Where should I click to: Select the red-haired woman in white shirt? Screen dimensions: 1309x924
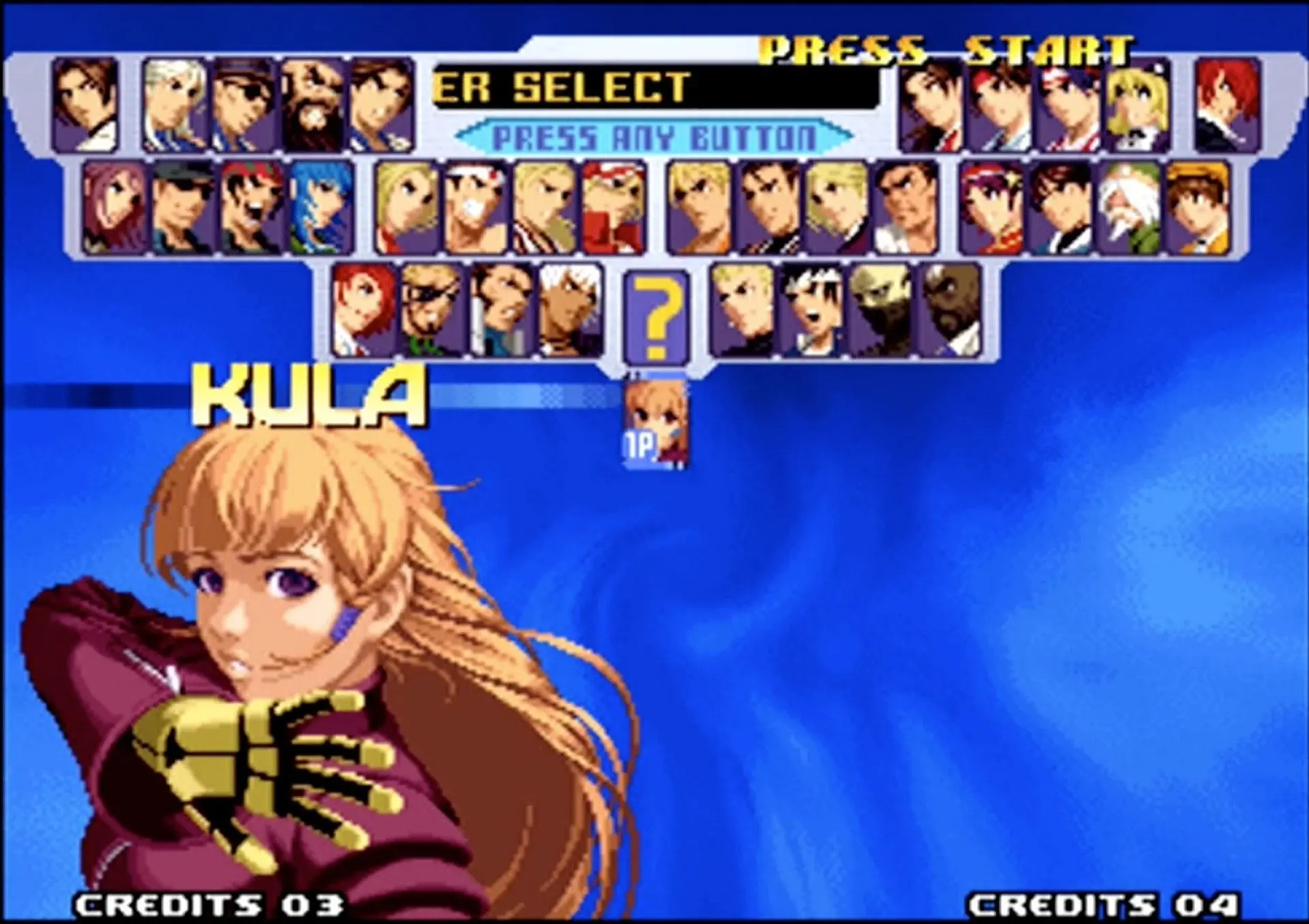(364, 311)
